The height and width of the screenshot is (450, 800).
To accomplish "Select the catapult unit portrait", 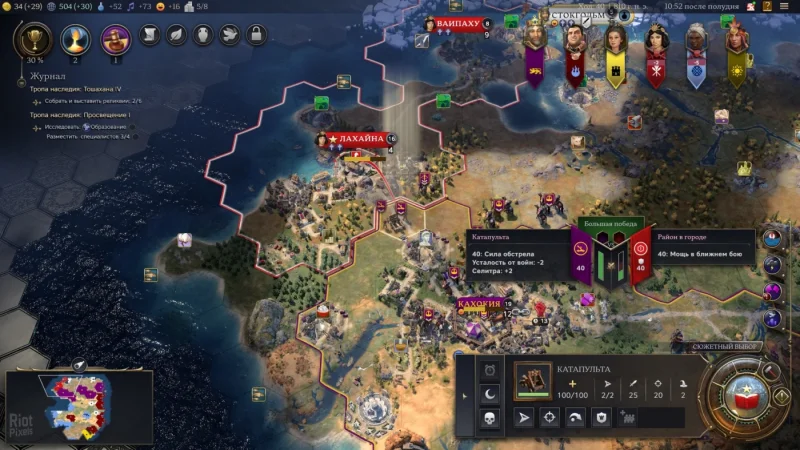I will click(x=533, y=380).
